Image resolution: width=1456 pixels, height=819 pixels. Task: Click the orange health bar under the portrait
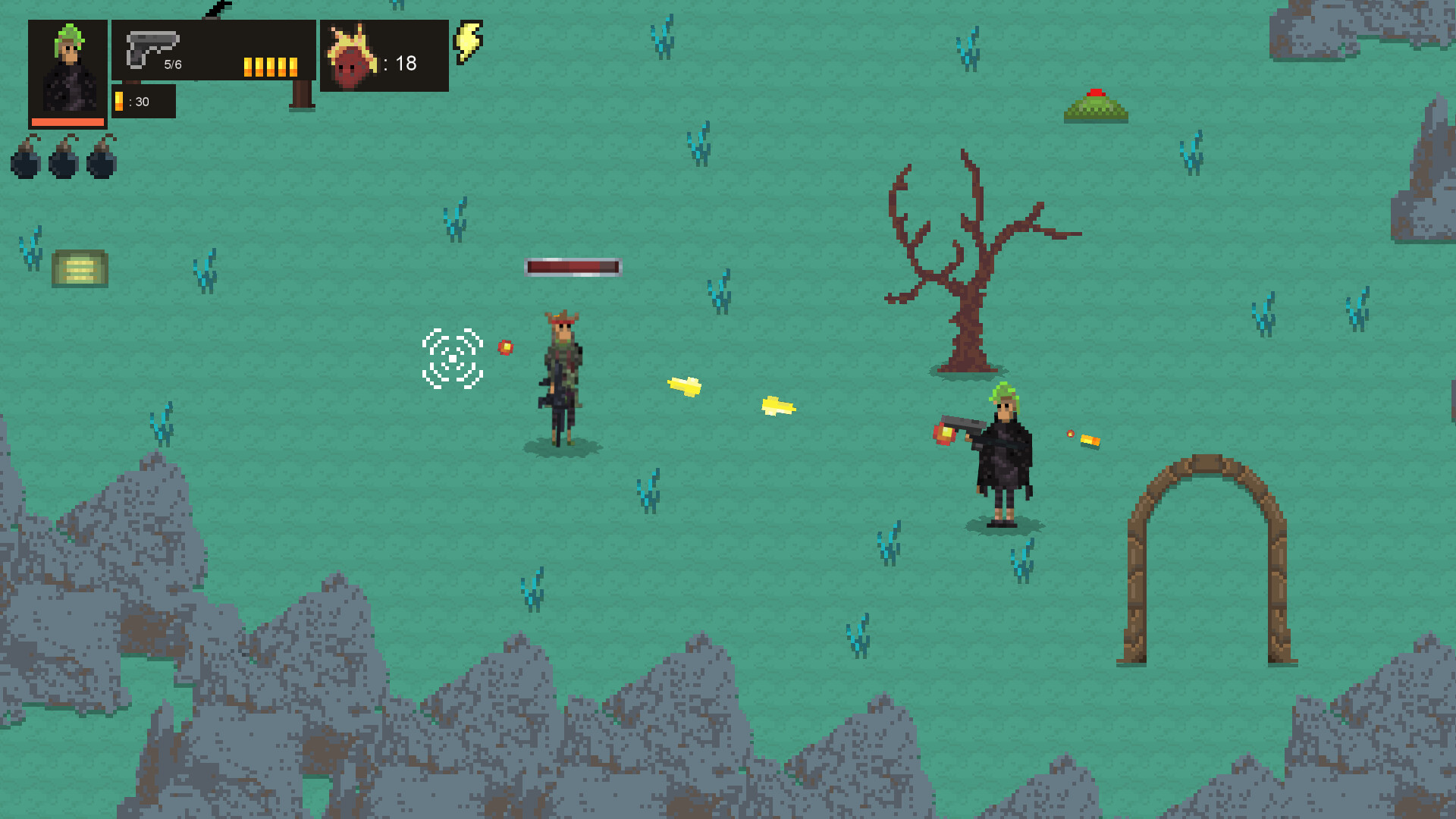pos(66,121)
